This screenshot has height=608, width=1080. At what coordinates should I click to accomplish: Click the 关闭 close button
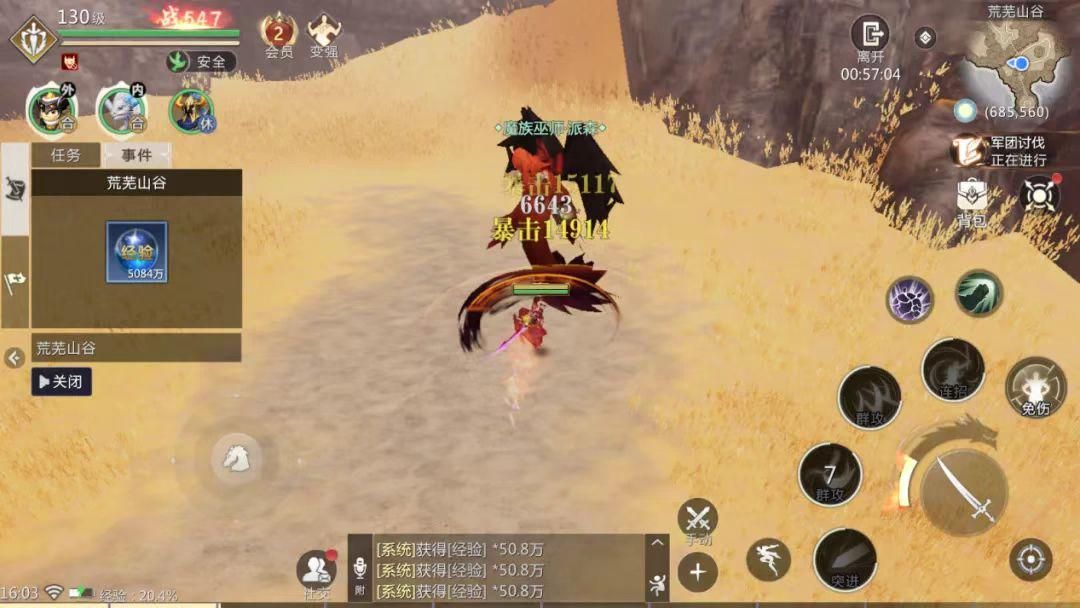(x=61, y=381)
